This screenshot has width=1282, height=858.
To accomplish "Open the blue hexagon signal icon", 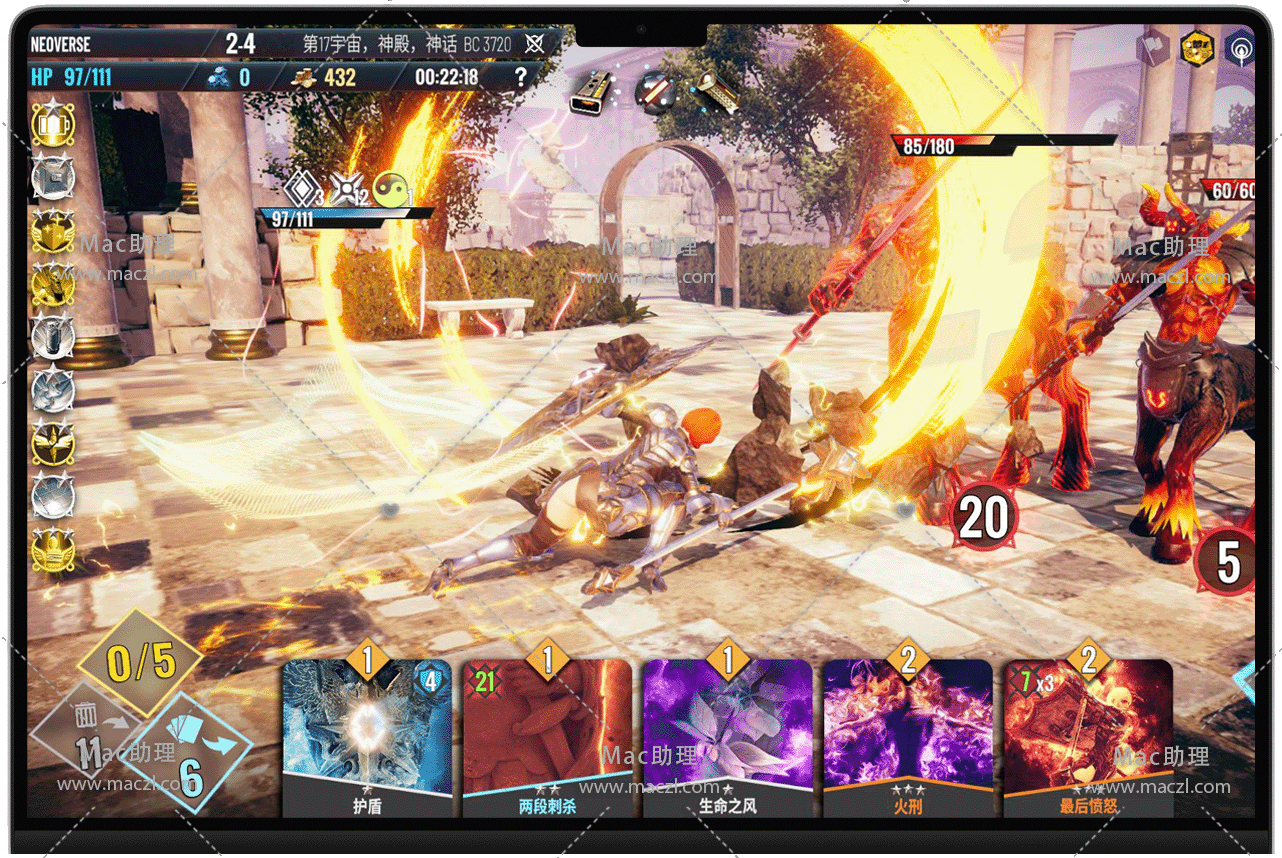I will click(1241, 48).
